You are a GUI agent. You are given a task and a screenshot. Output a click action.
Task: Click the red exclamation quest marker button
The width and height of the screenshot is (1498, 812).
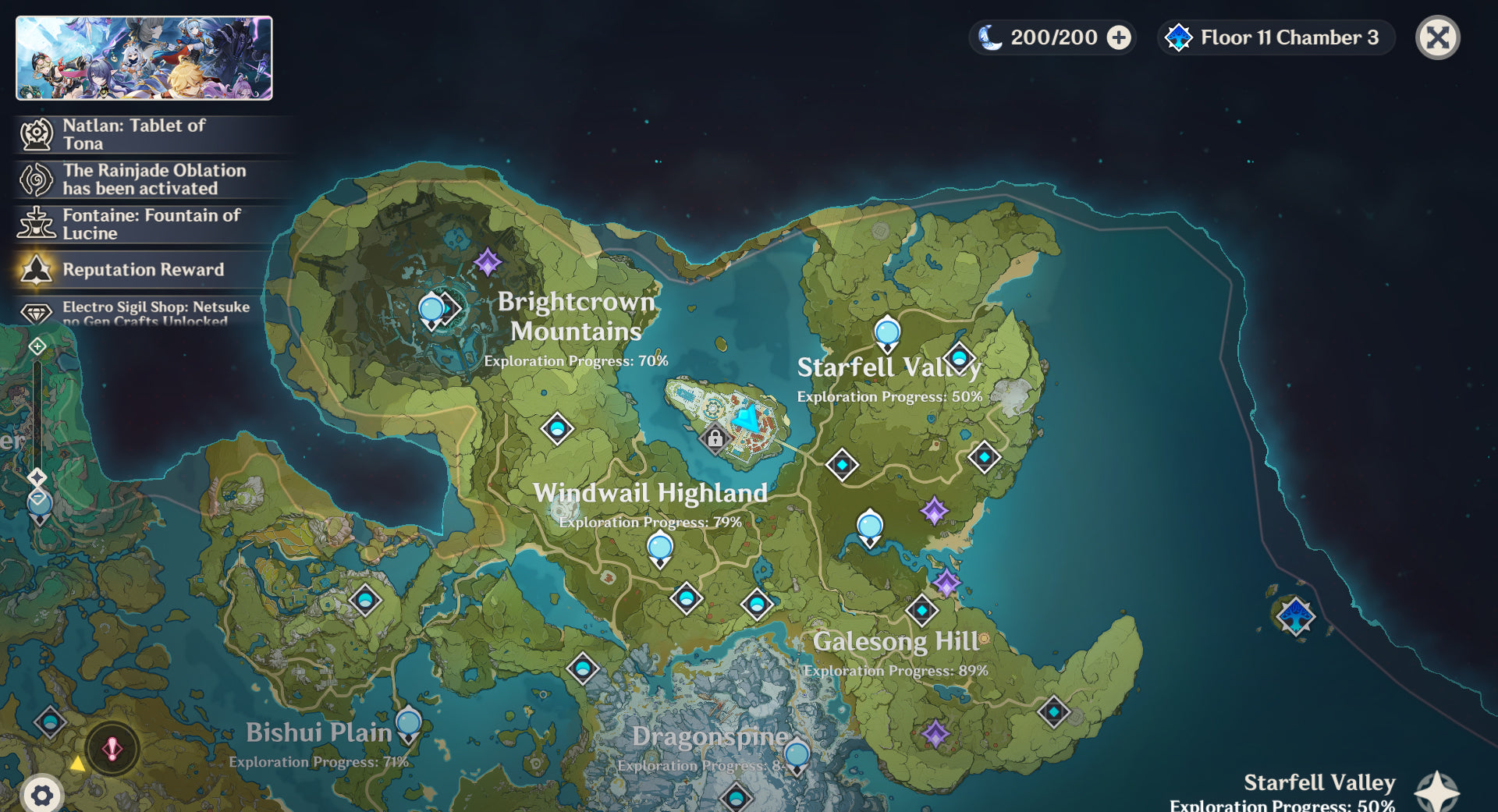[112, 749]
